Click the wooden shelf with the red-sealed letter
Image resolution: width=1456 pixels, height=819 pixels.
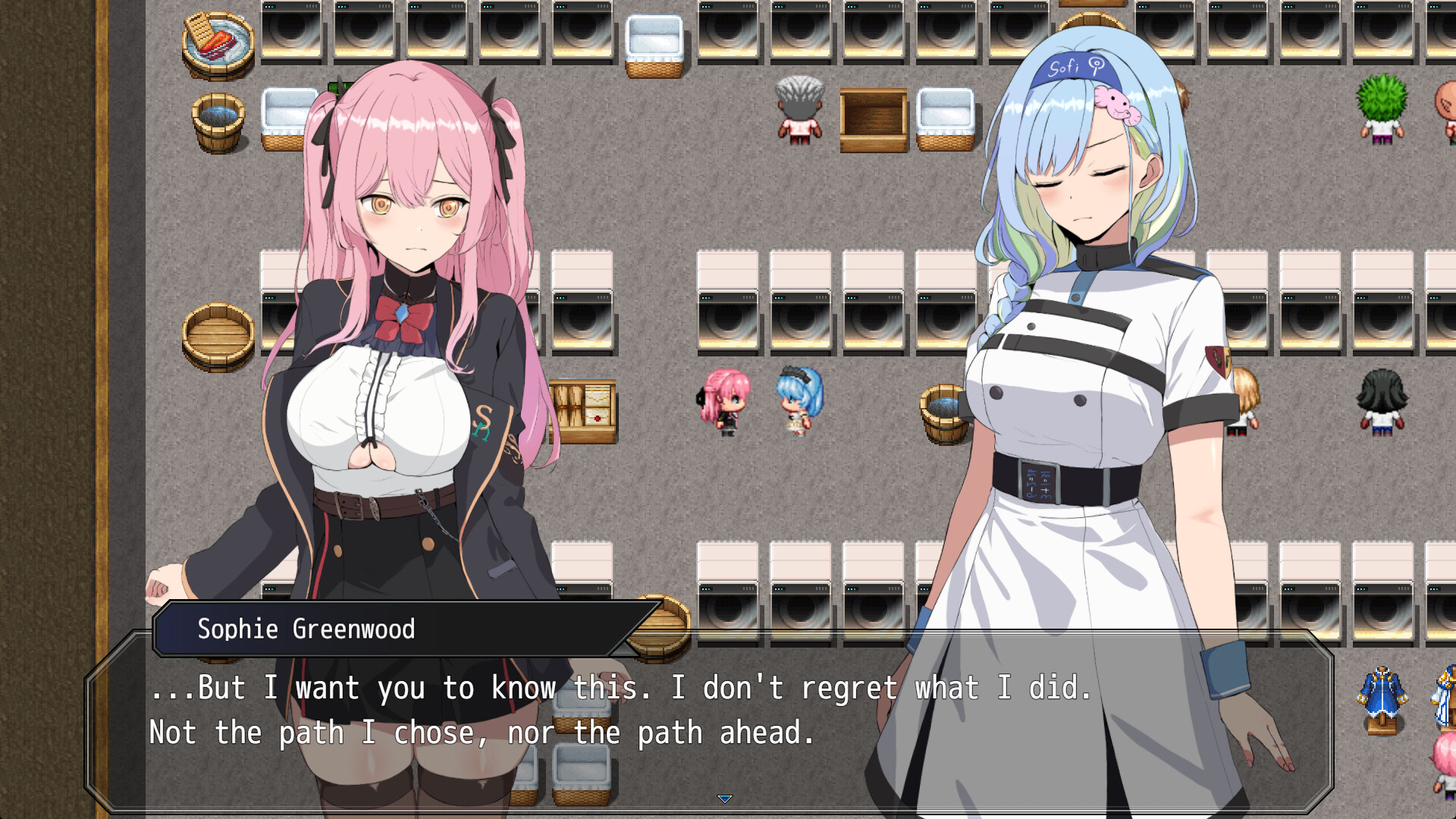588,406
